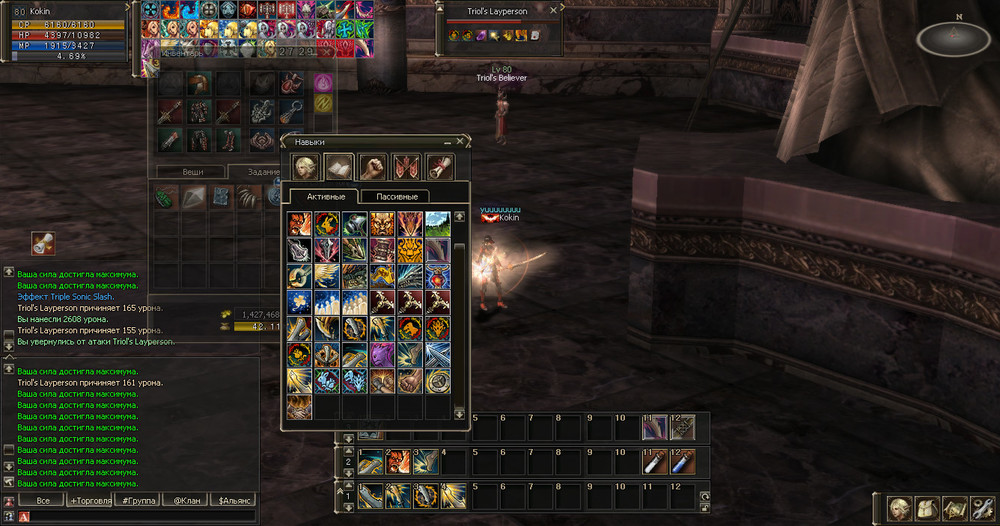
Task: Select the Все chat tab
Action: pyautogui.click(x=41, y=500)
